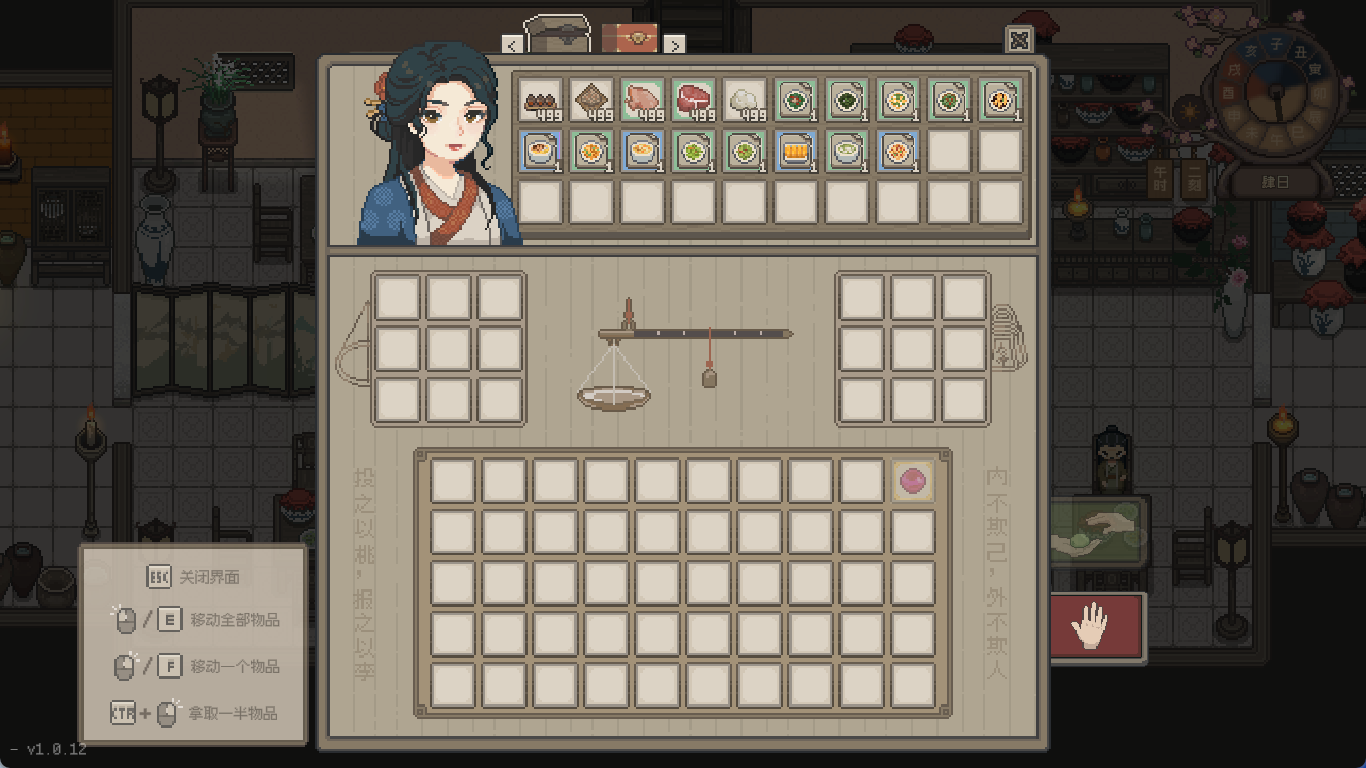Select the animal hide item in inventory

(x=592, y=100)
